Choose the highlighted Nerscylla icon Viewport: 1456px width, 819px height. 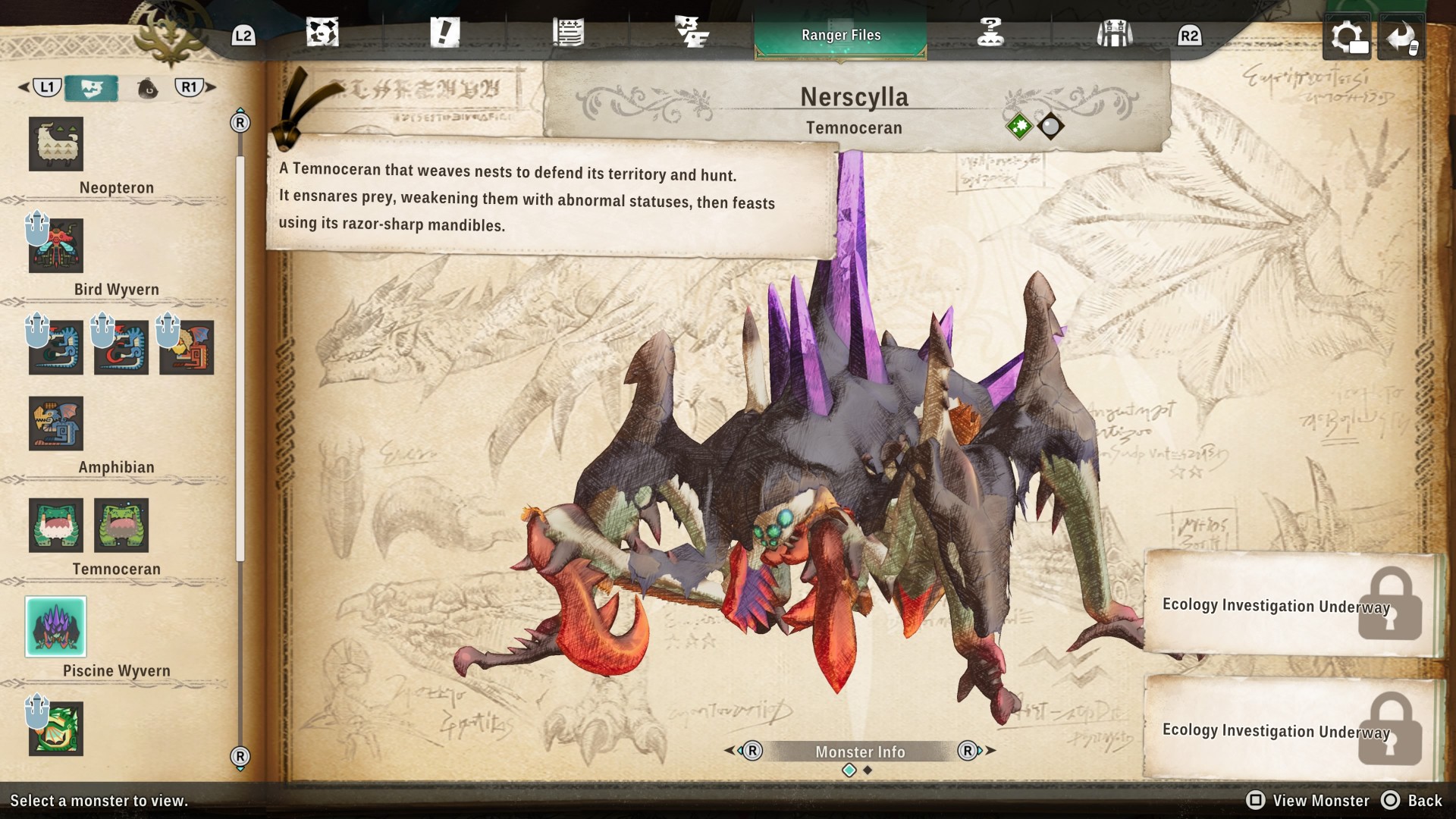pos(56,626)
